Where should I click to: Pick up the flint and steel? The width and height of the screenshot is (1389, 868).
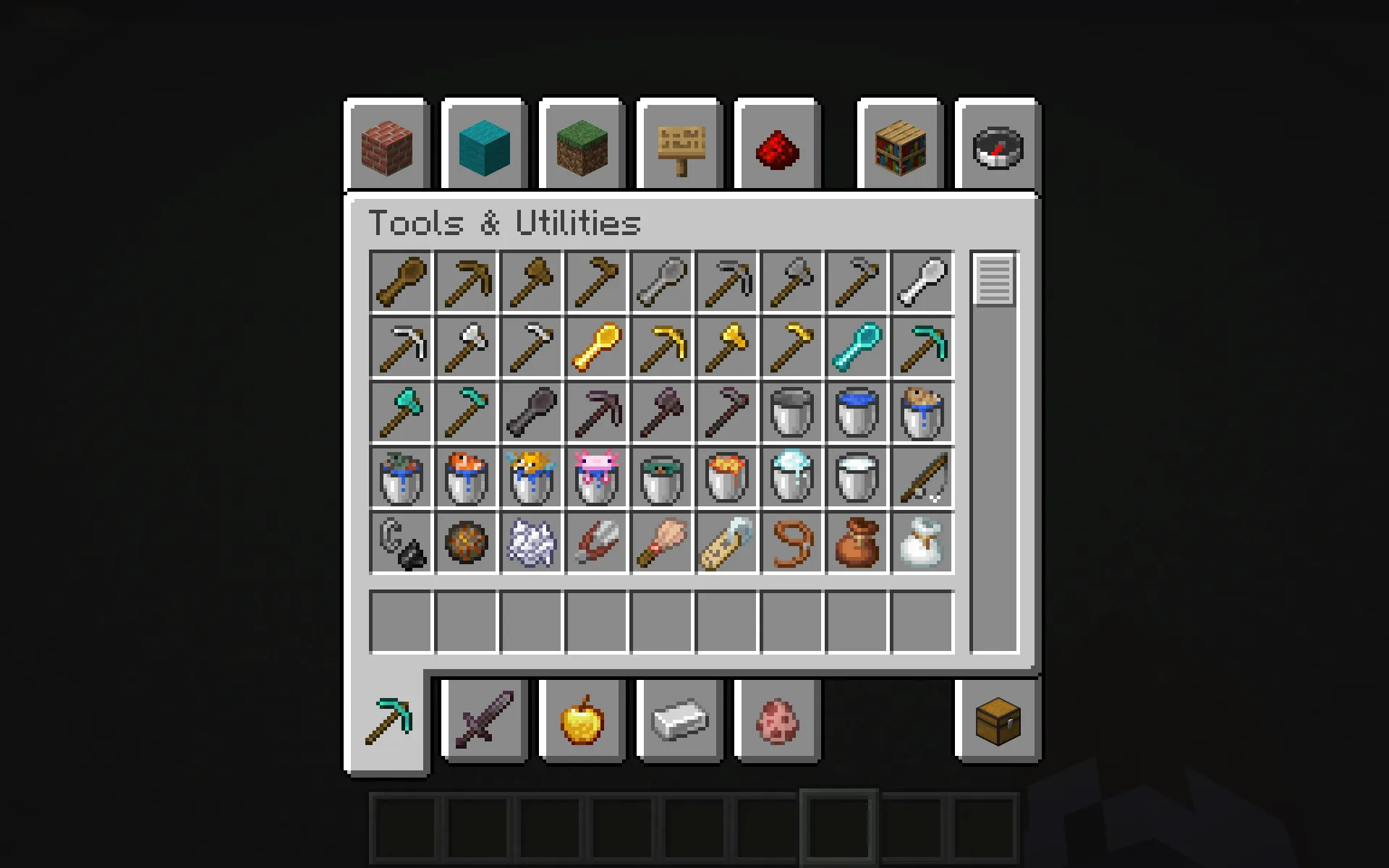(x=402, y=542)
